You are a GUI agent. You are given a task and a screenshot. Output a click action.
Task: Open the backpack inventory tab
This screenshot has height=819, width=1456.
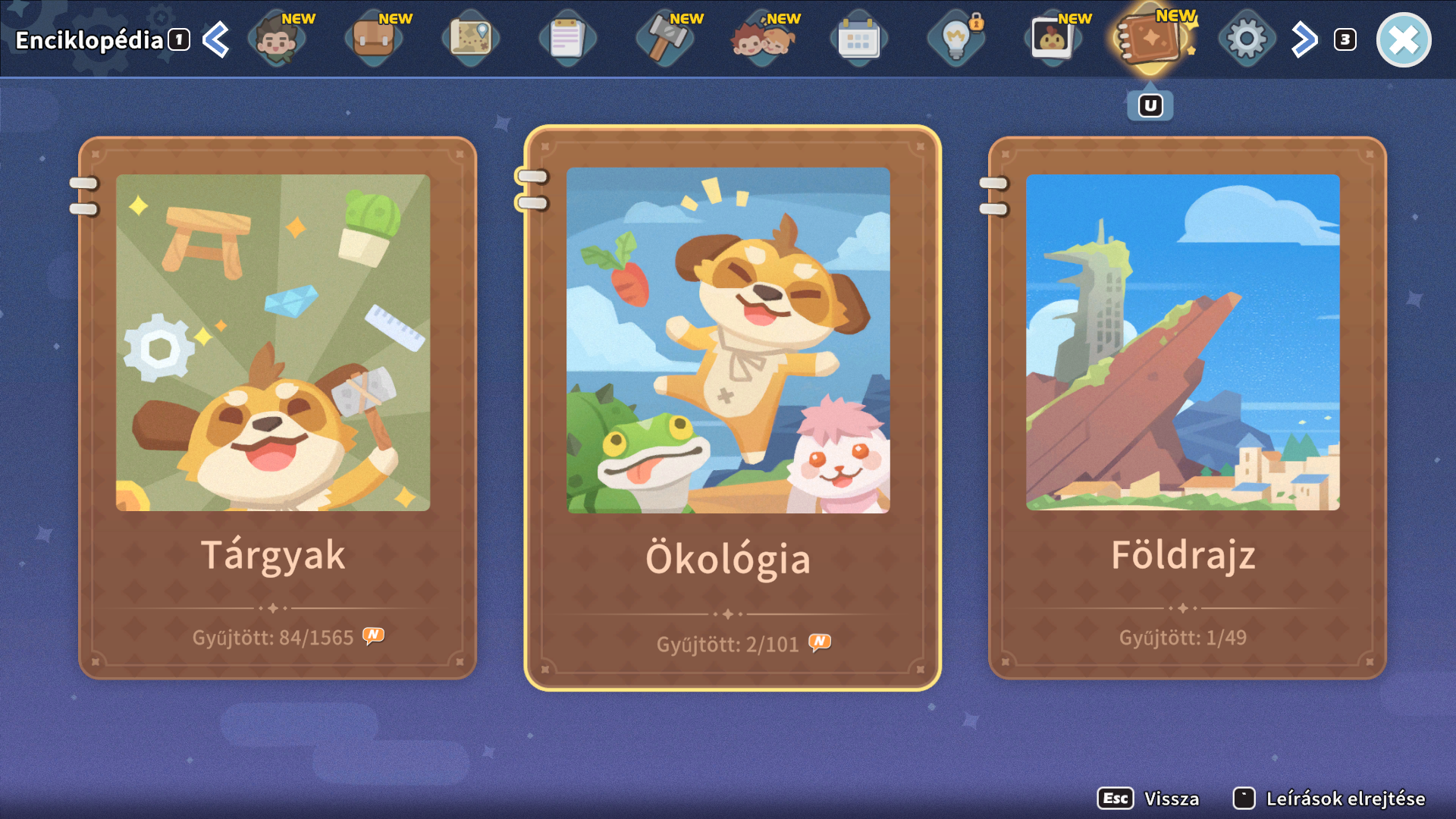(x=374, y=39)
